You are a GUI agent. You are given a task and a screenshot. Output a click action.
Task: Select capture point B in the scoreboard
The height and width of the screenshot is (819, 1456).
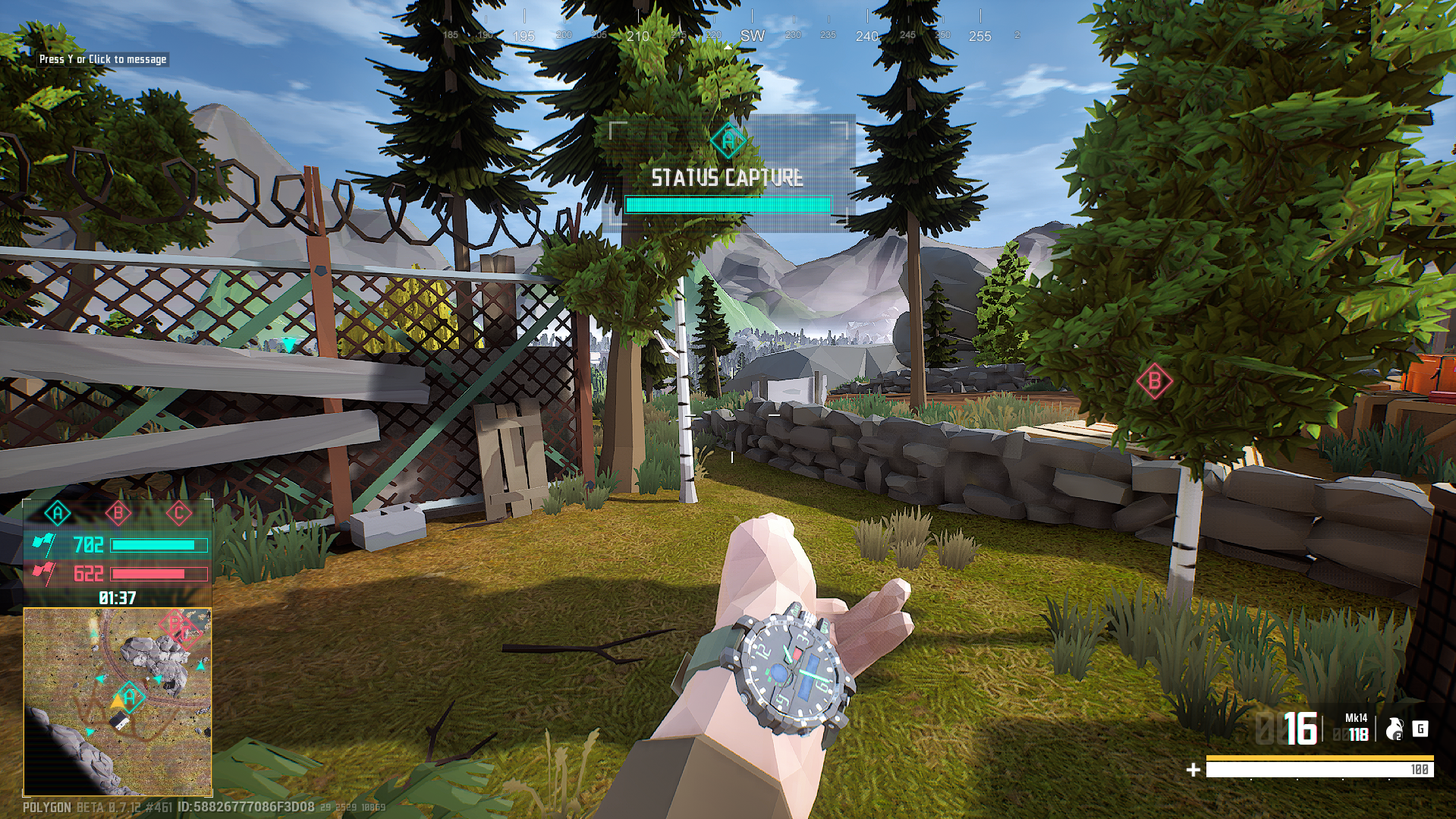tap(118, 514)
